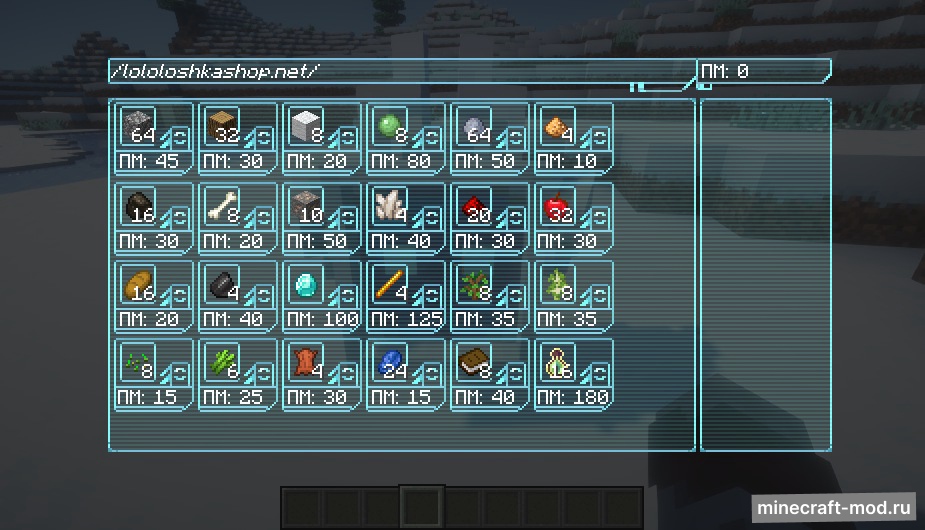Screen dimensions: 925x530
Task: Select the diamond priced at 100
Action: click(306, 286)
